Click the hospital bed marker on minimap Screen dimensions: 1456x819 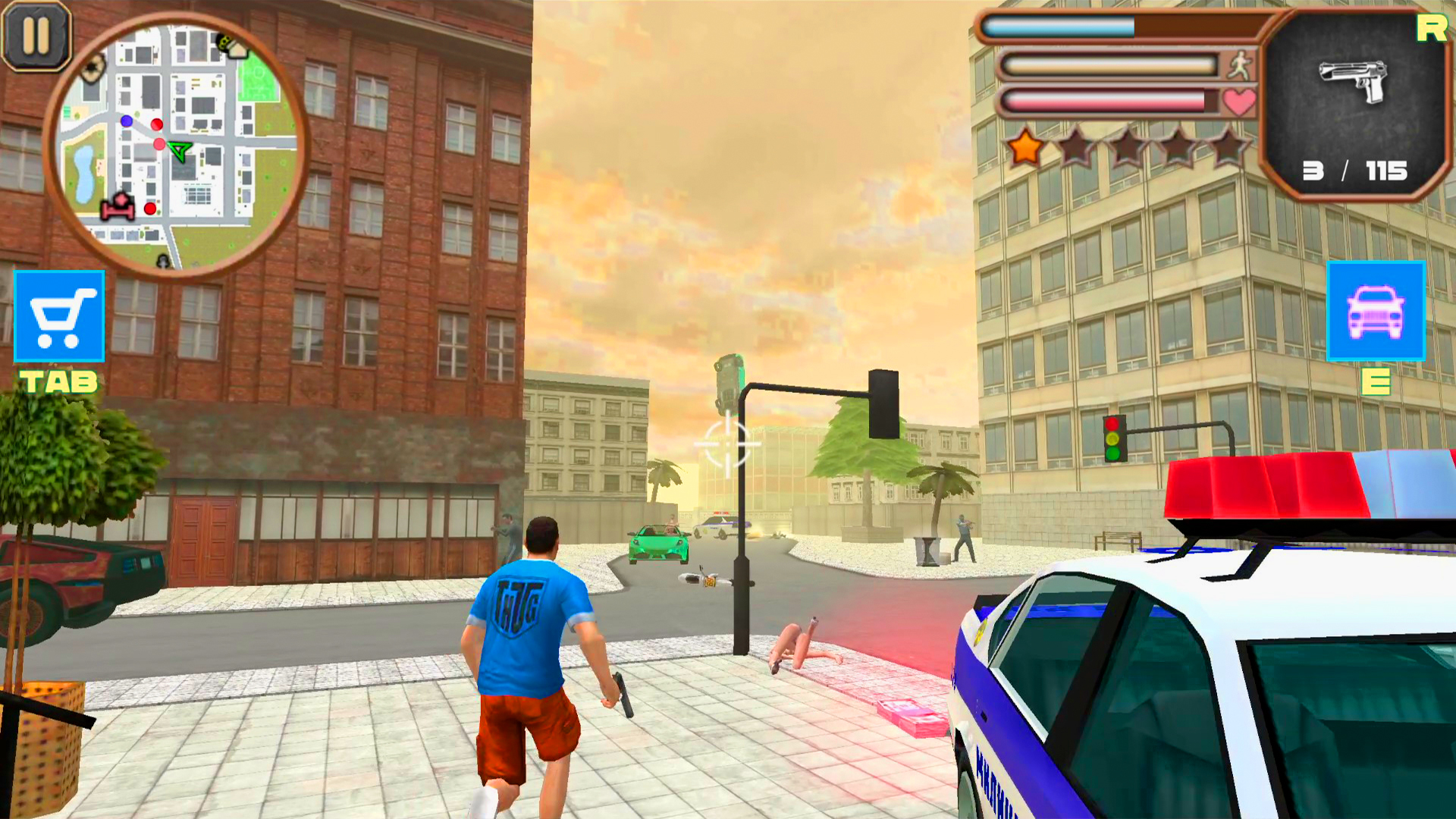115,209
